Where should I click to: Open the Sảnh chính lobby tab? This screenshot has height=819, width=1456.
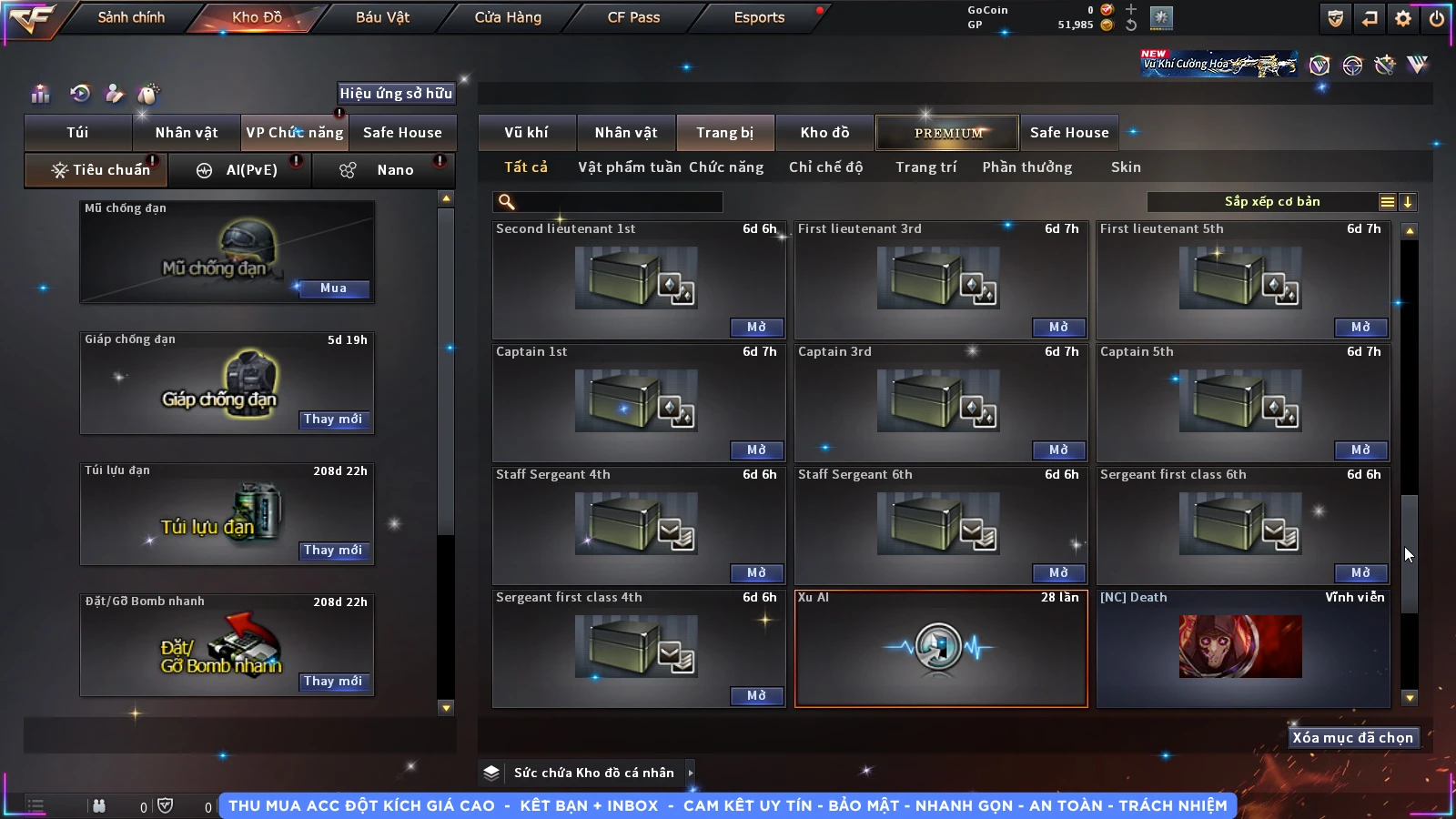click(x=131, y=17)
